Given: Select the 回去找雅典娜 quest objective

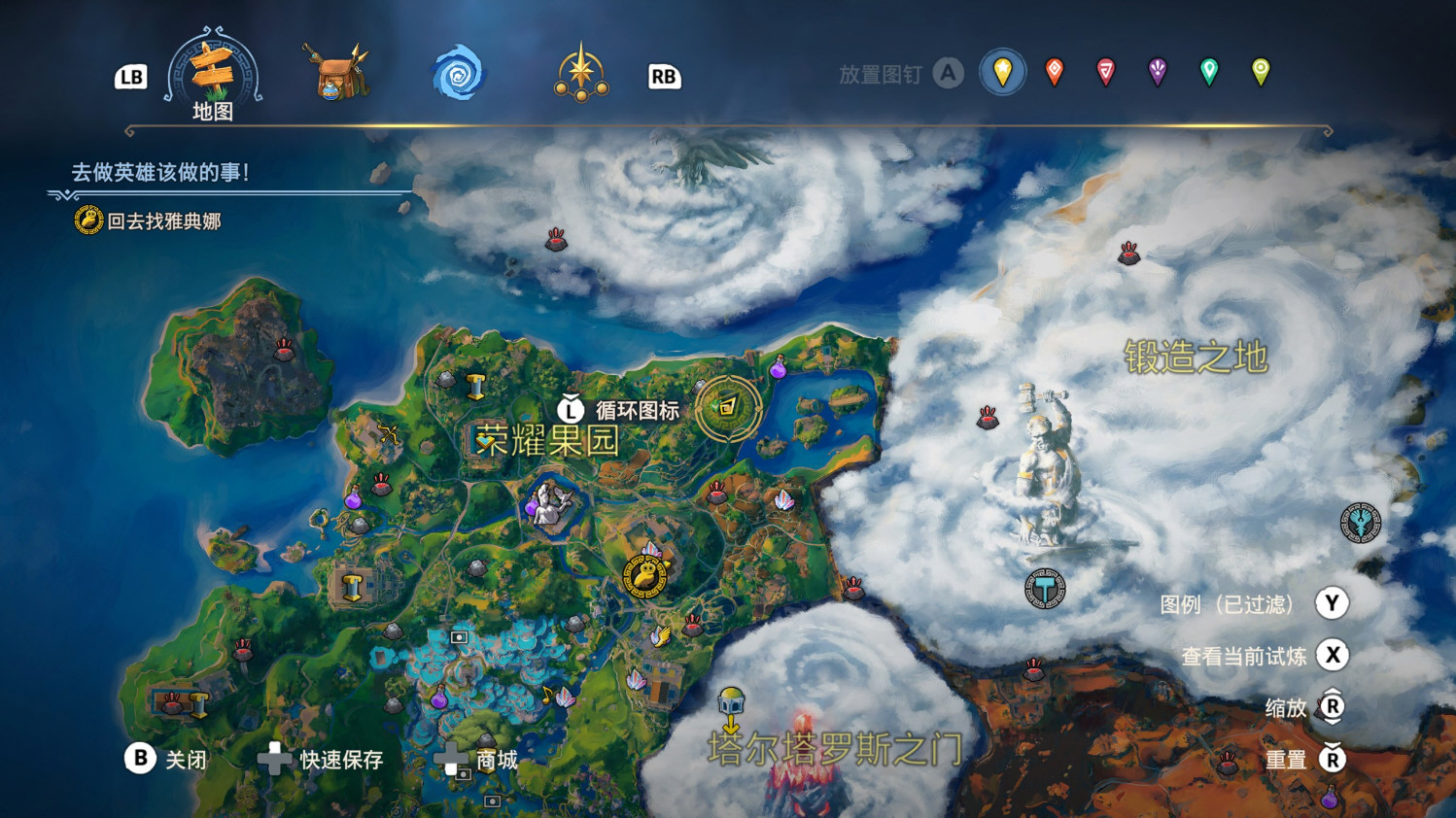Looking at the screenshot, I should [163, 222].
